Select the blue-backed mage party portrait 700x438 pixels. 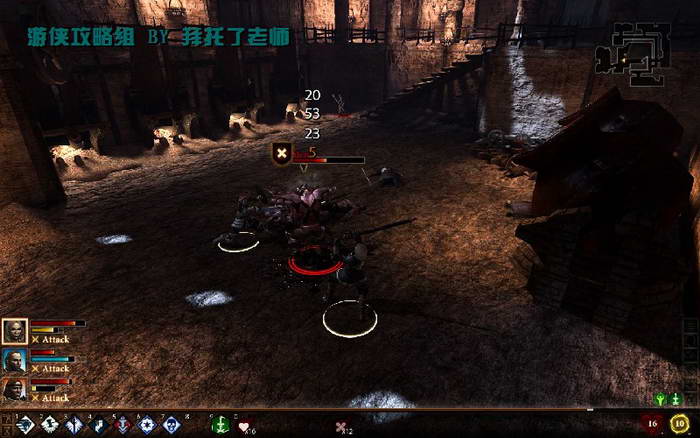coord(14,360)
